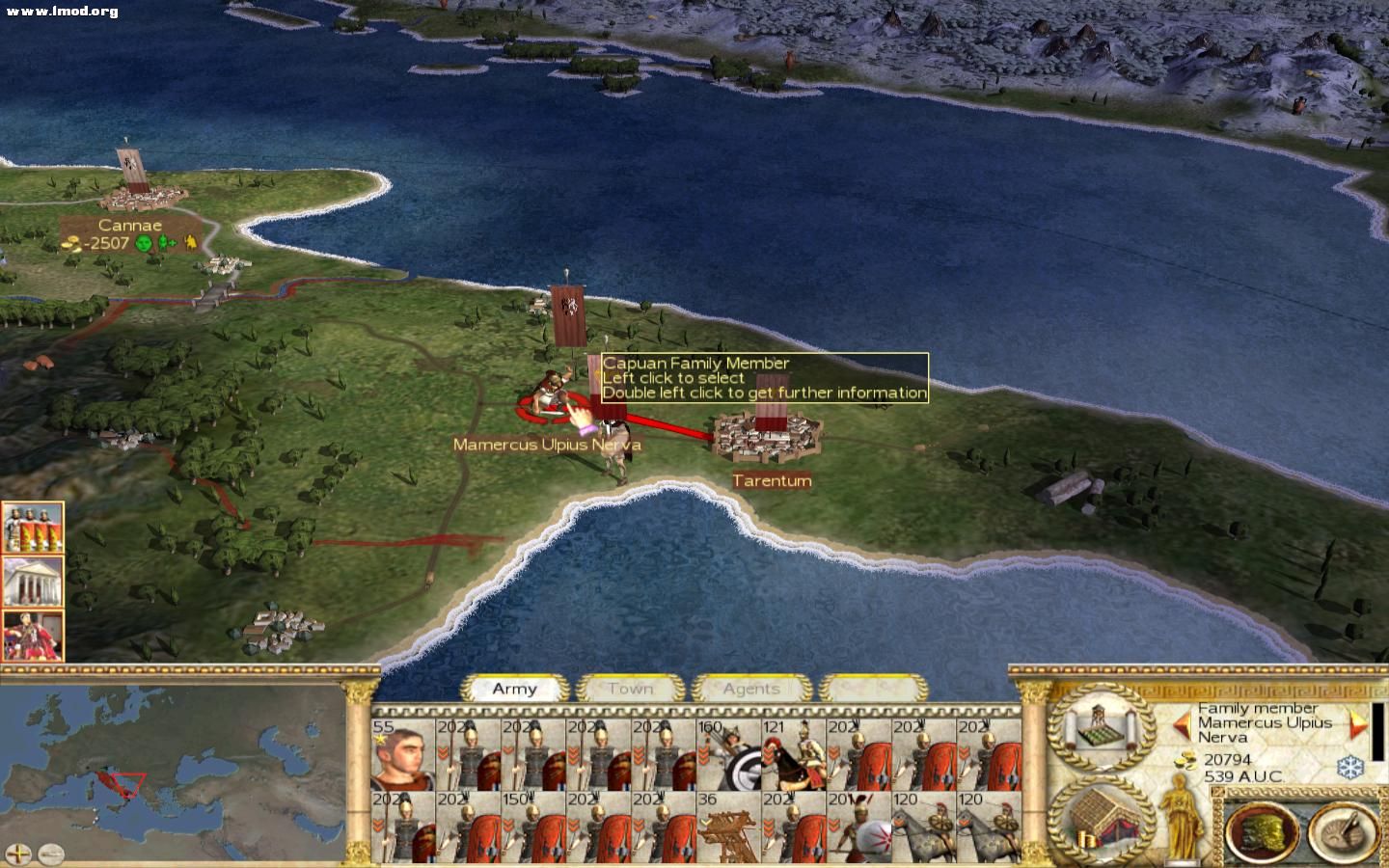Select the 121-man cavalry unit card
The width and height of the screenshot is (1389, 868).
(793, 754)
